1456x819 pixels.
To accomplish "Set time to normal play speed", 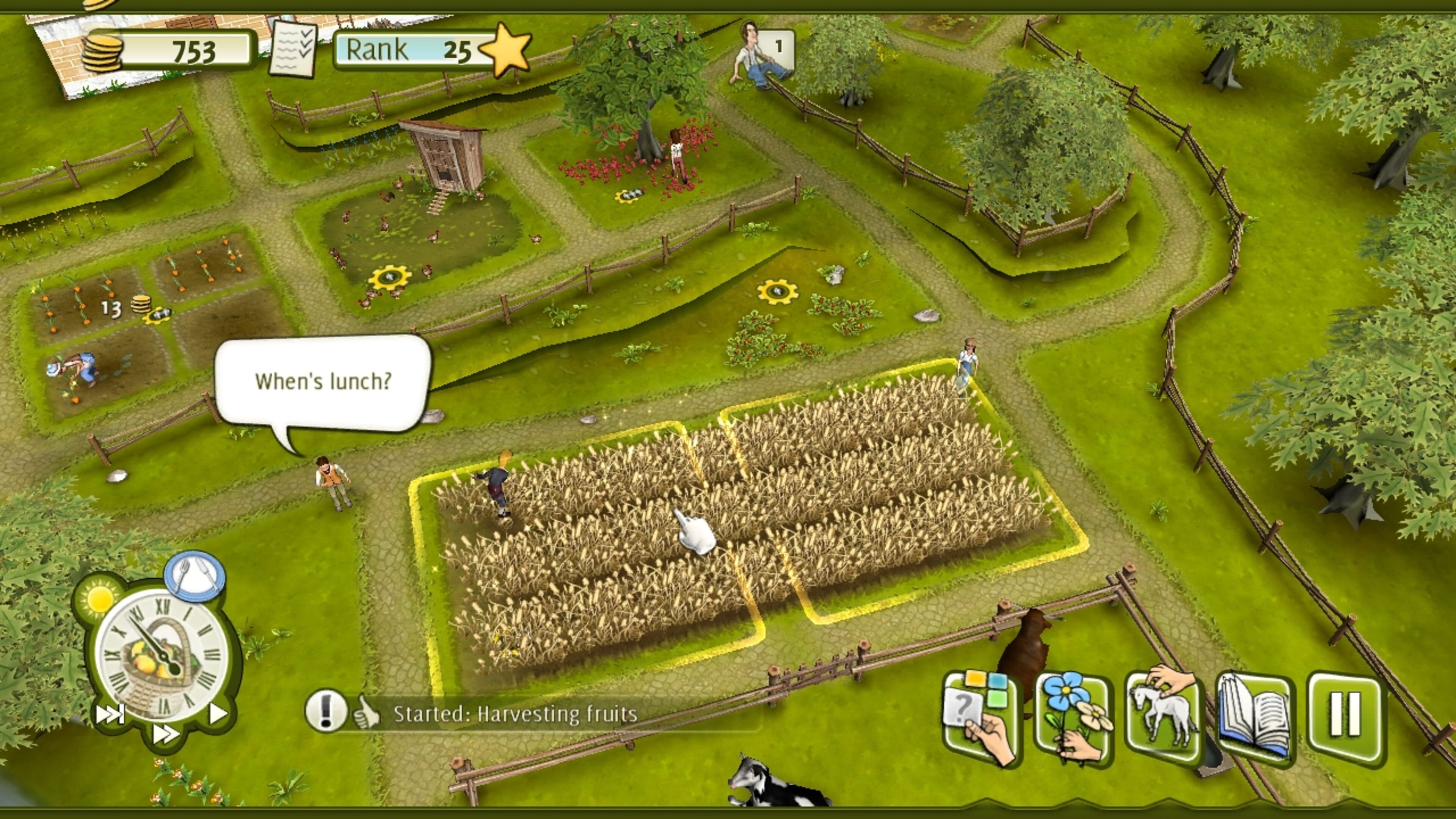I will 218,713.
